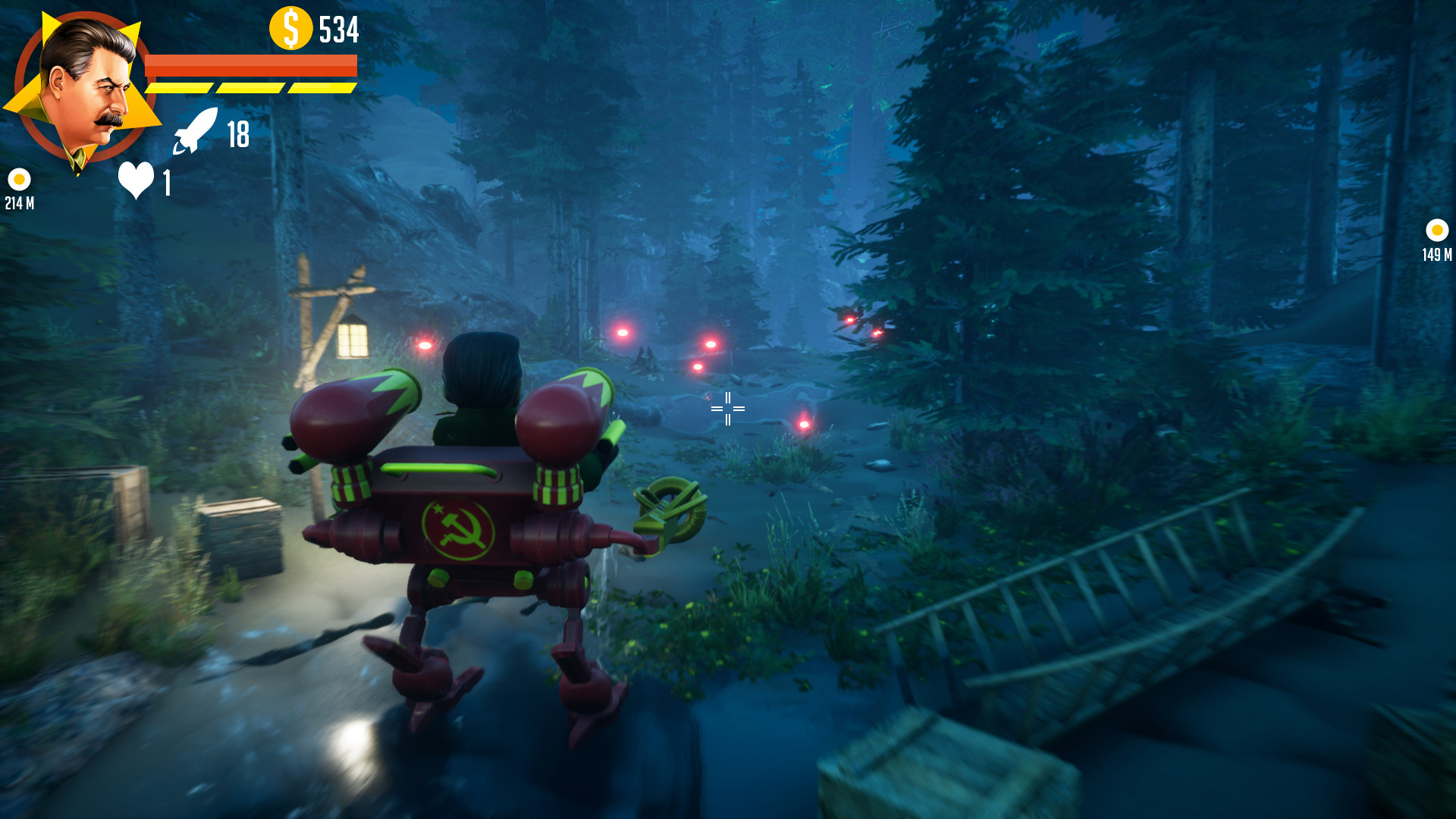Select the rocket ammo icon

pyautogui.click(x=196, y=133)
